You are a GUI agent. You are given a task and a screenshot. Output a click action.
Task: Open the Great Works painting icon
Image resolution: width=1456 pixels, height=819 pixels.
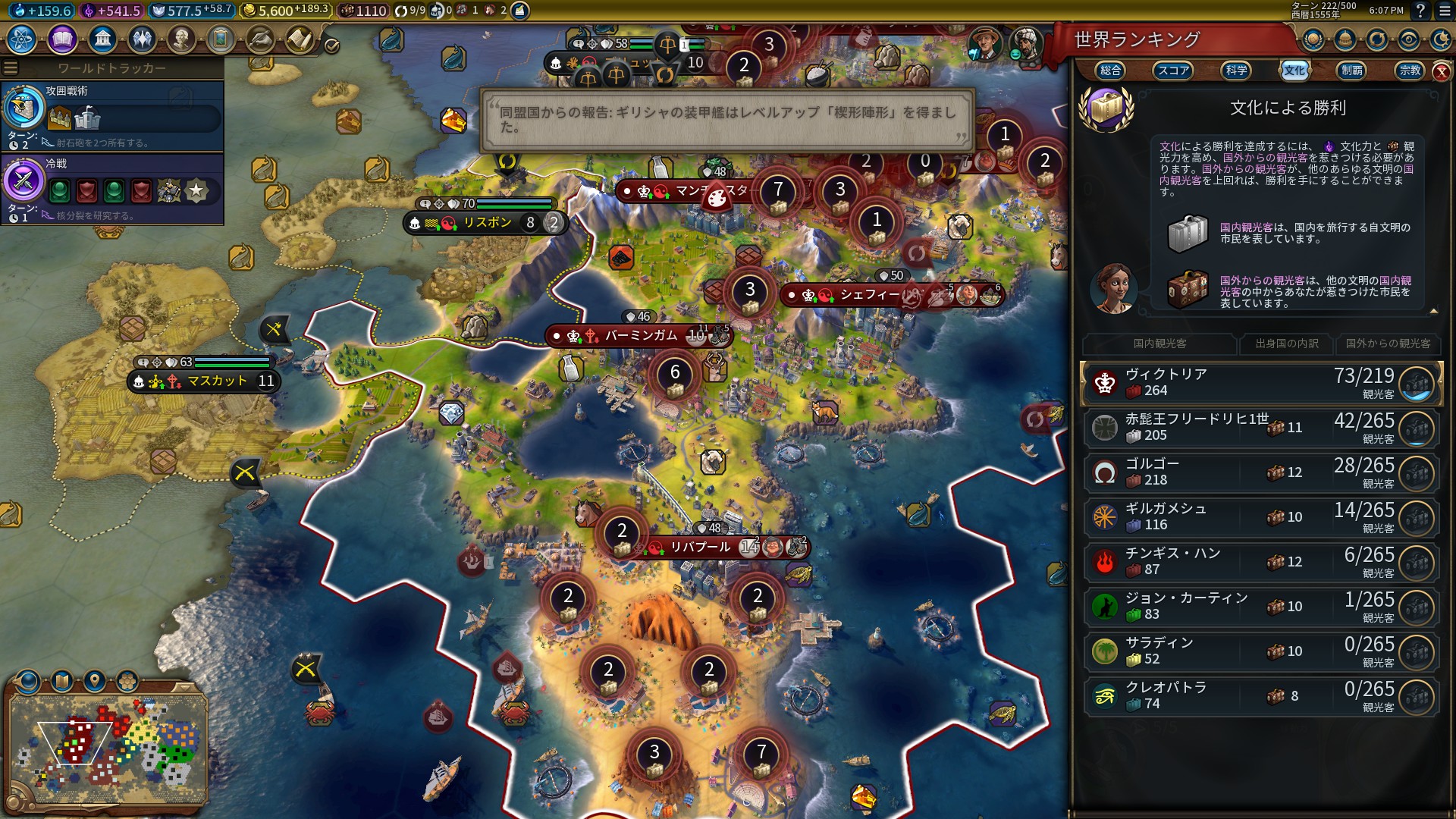tap(221, 39)
